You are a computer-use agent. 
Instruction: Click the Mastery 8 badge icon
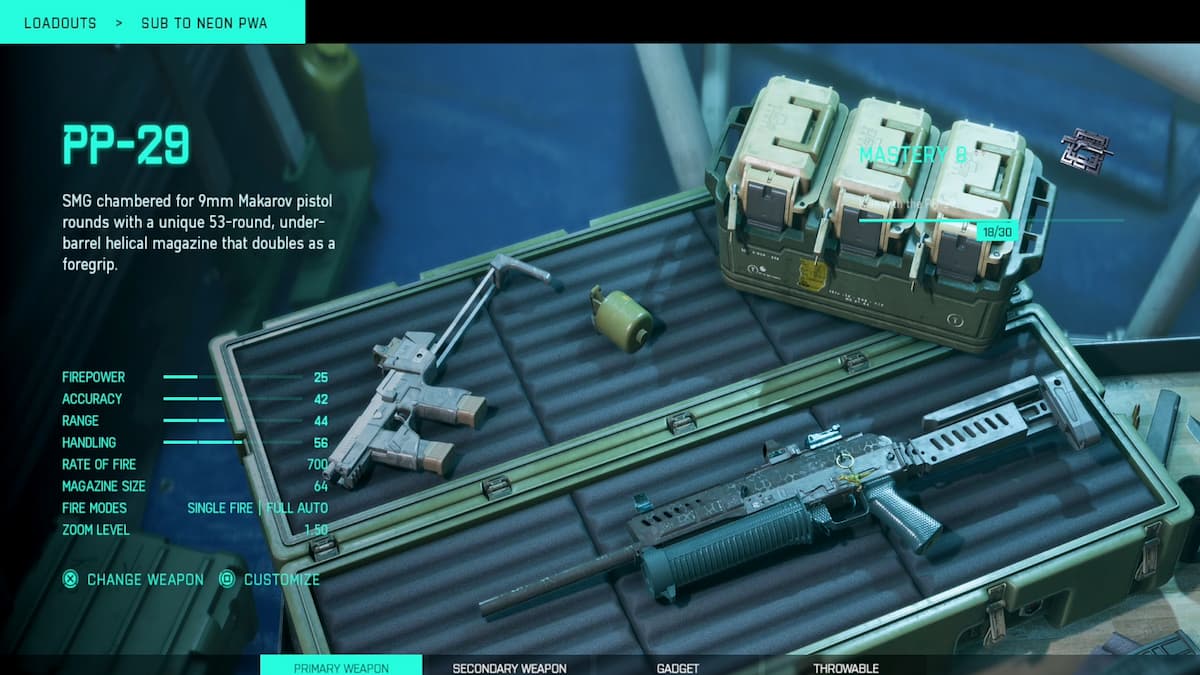click(1086, 151)
